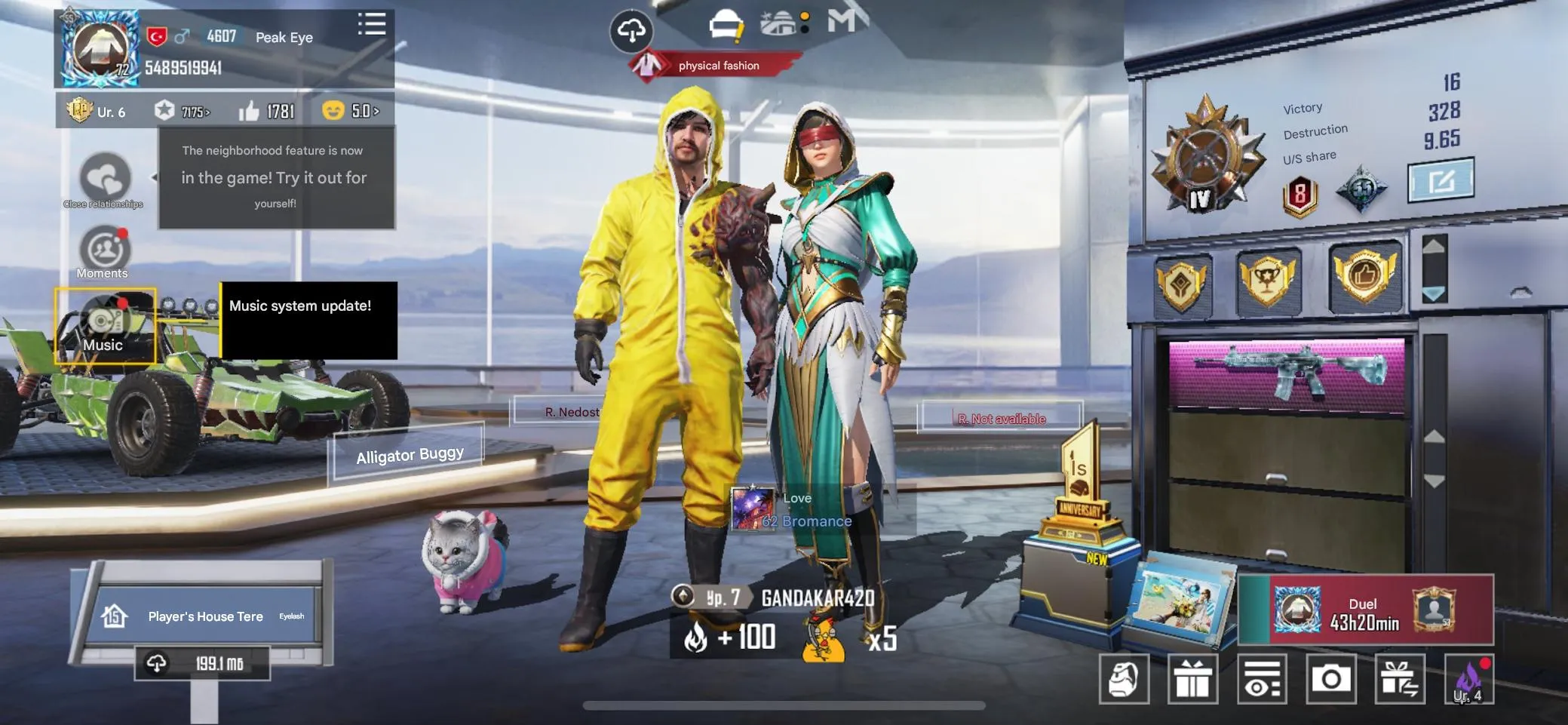Click the gift box icon at bottom

coord(1194,678)
